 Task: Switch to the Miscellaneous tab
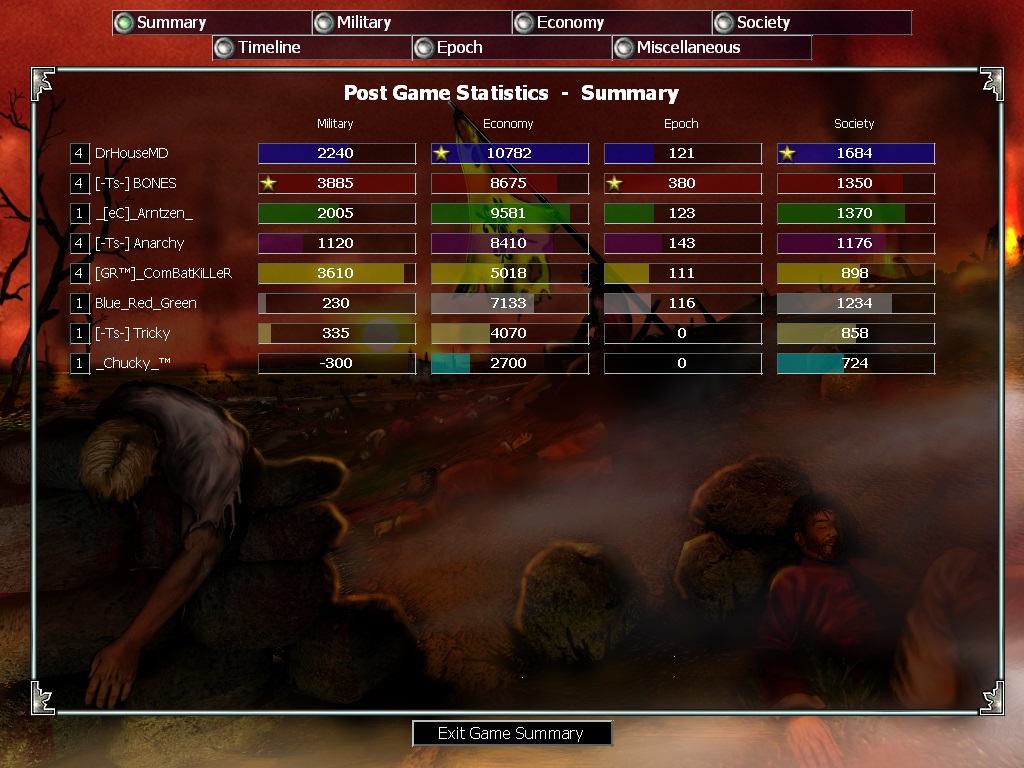711,48
